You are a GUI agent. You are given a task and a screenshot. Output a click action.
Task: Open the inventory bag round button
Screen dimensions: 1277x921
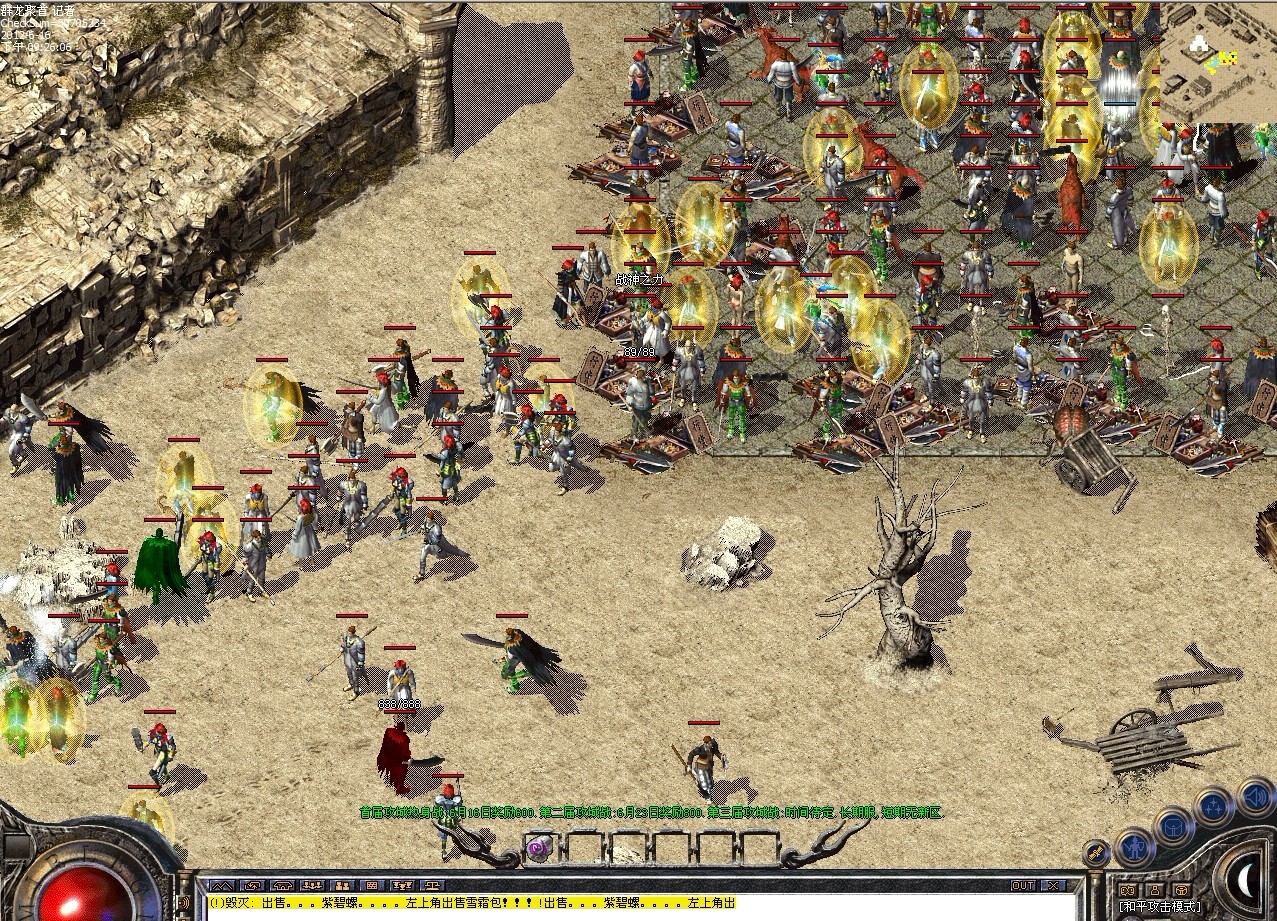click(x=1174, y=826)
